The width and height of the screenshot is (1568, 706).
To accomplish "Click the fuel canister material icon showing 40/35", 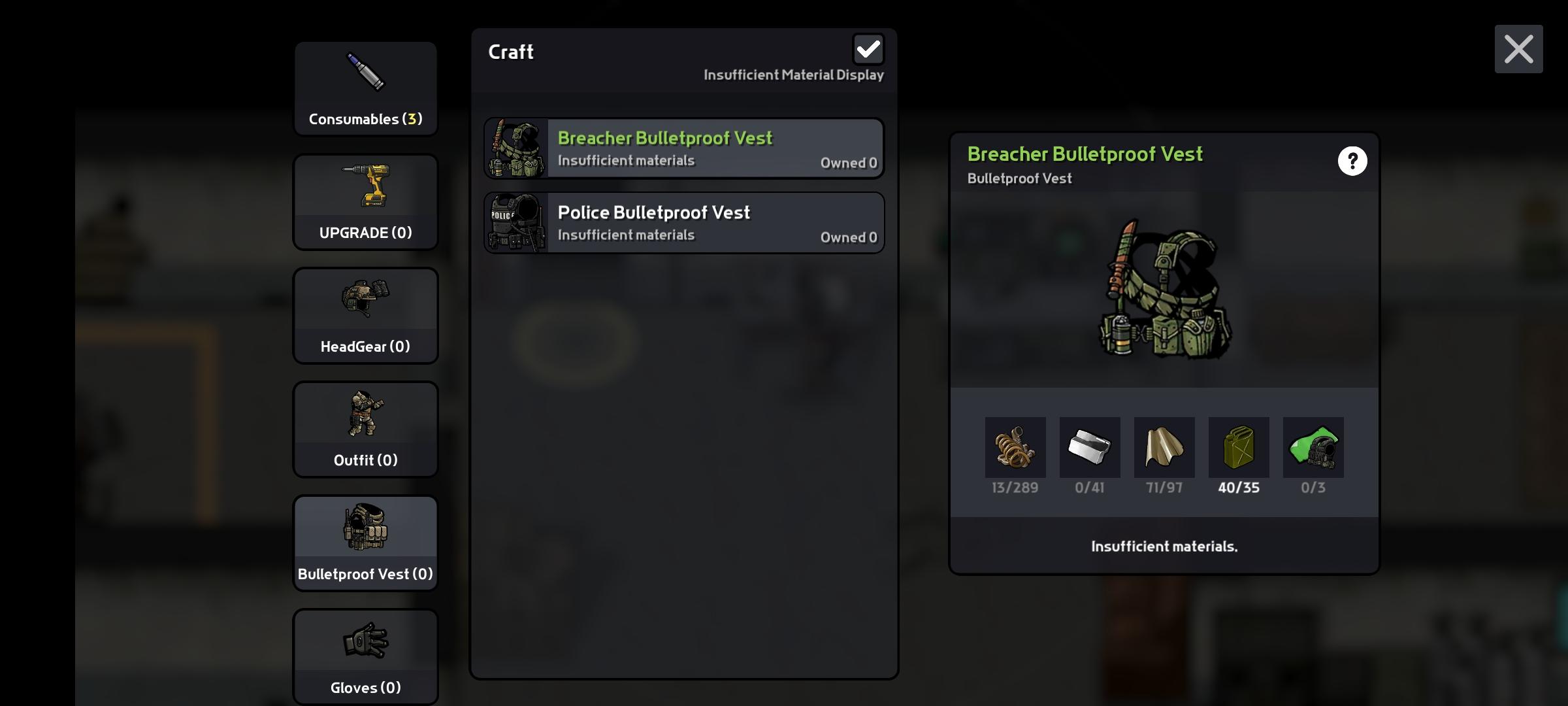I will (x=1239, y=448).
